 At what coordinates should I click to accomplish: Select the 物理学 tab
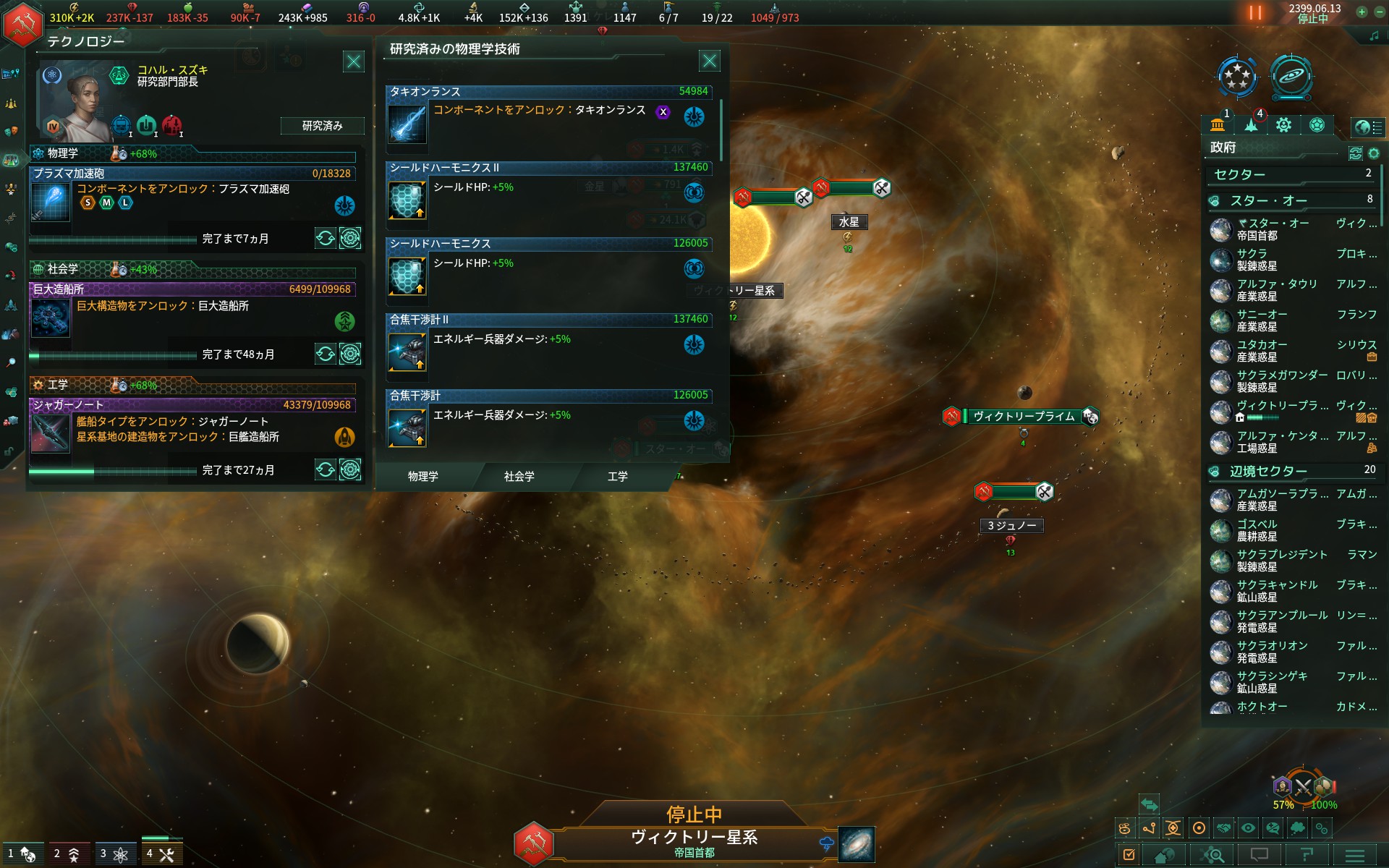(422, 477)
